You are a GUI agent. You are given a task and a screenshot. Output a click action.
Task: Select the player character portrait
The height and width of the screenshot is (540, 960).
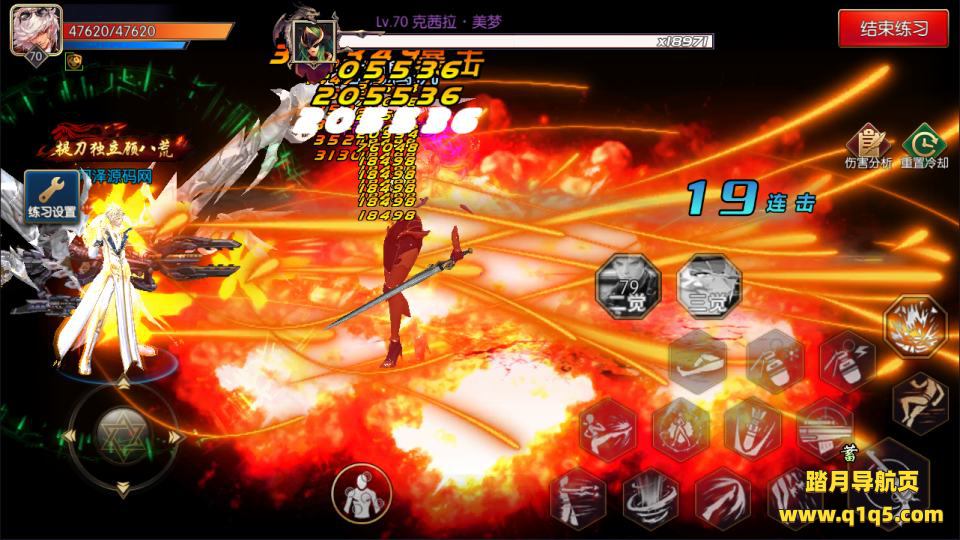click(36, 31)
